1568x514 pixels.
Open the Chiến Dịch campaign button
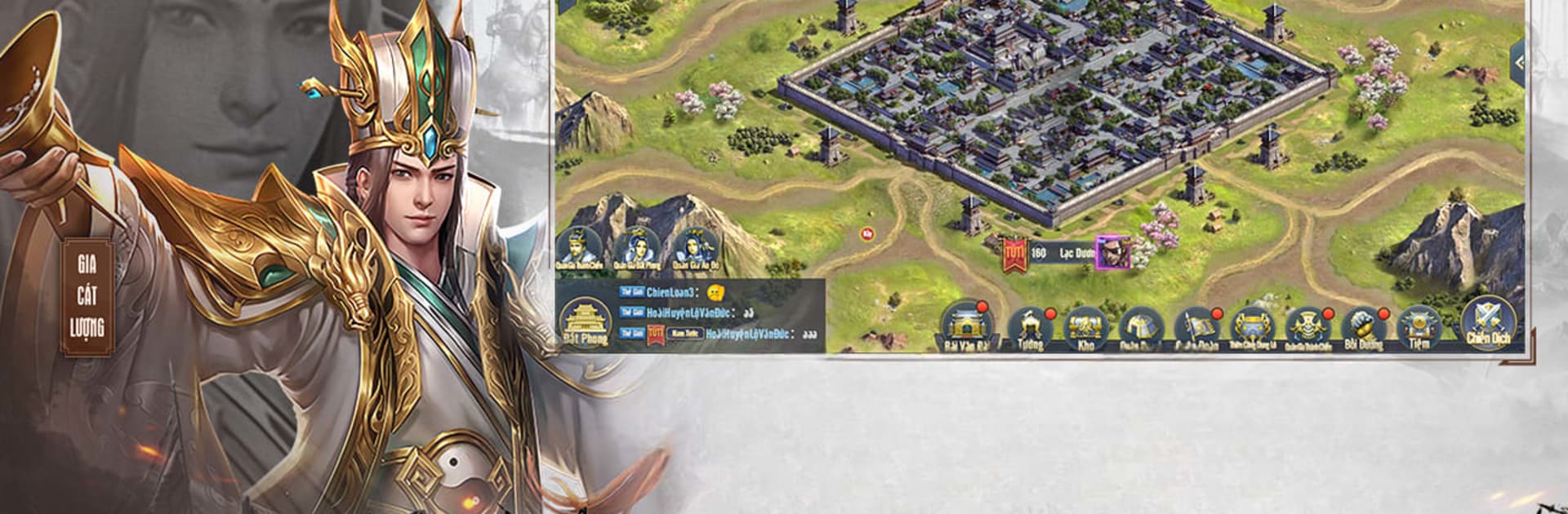(1487, 324)
